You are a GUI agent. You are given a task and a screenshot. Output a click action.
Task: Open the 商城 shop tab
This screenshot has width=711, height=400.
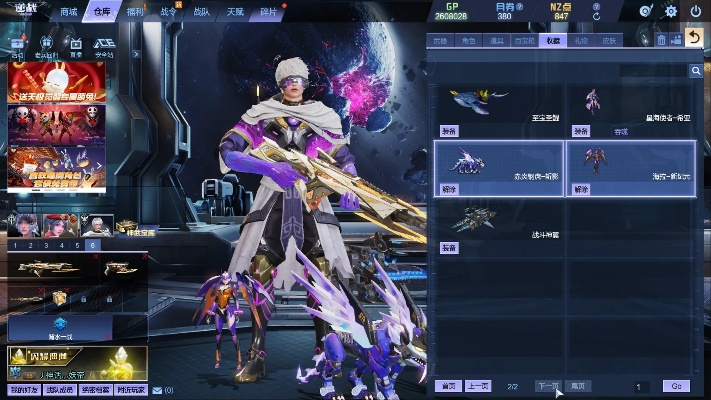pos(69,12)
